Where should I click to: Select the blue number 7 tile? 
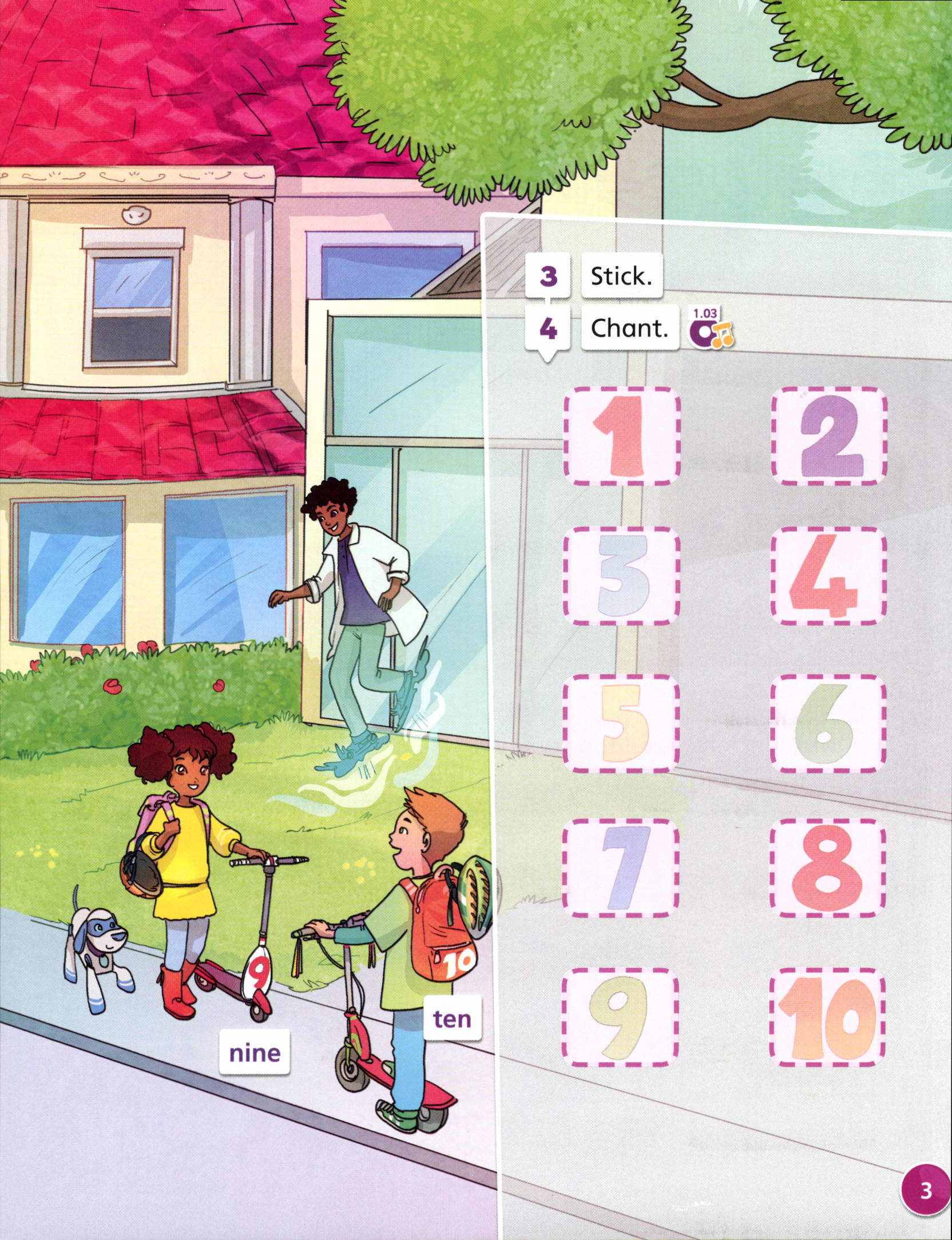(621, 867)
